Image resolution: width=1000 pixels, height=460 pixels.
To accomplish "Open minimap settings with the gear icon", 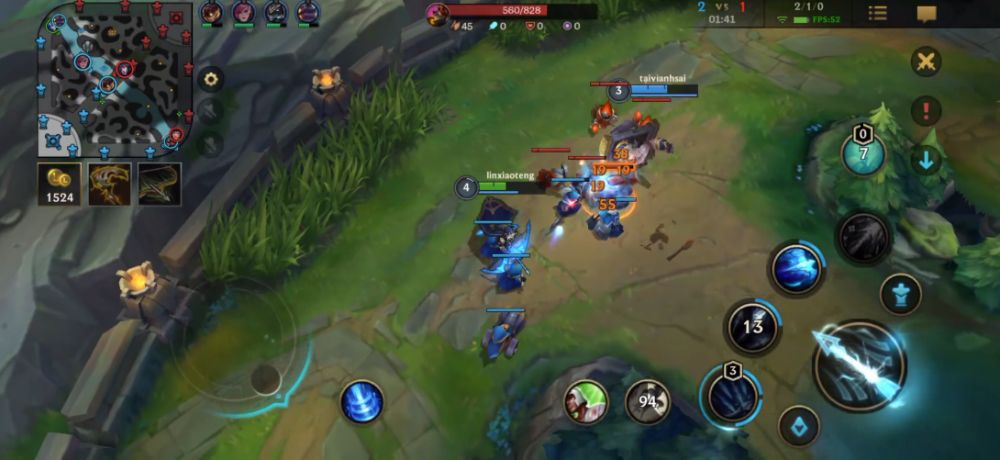I will [x=210, y=78].
